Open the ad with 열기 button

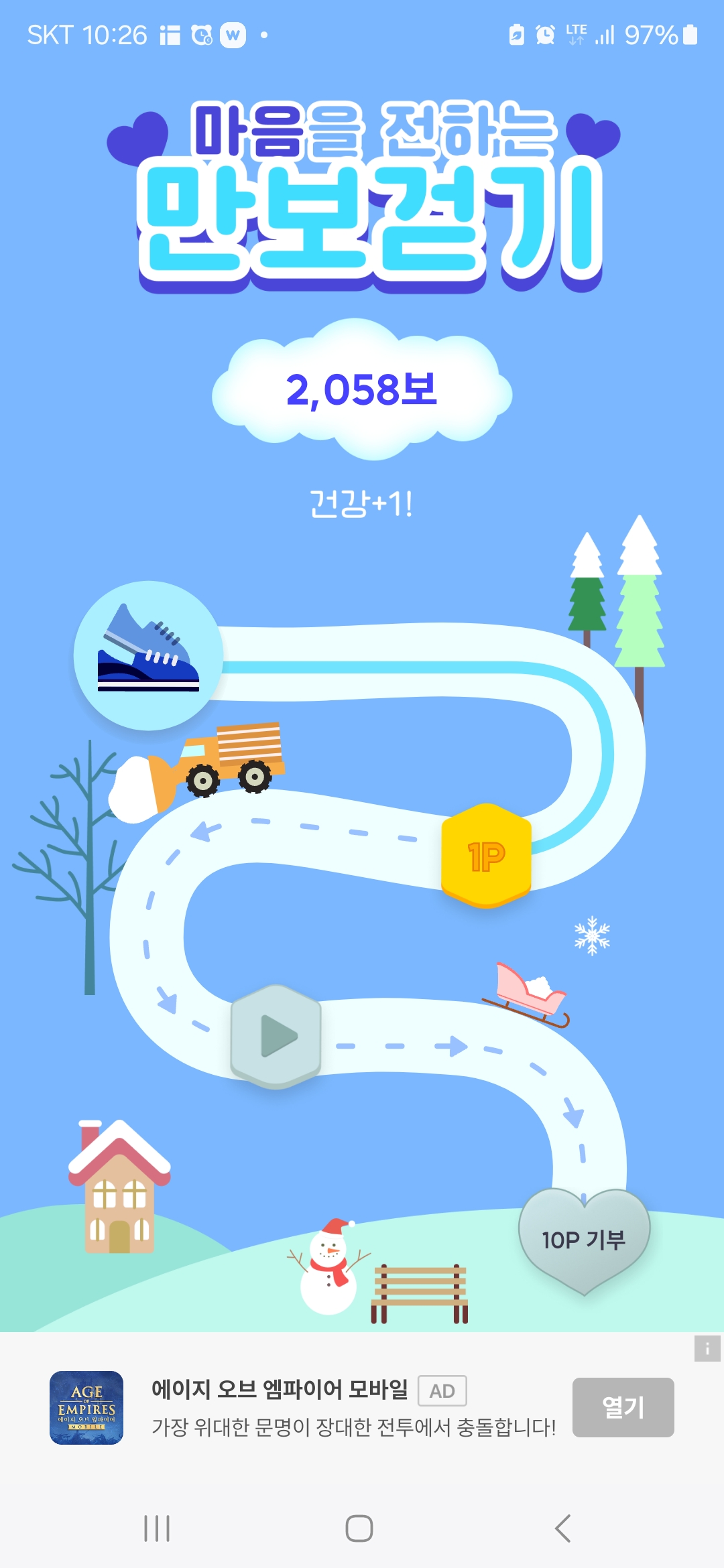(x=623, y=1407)
